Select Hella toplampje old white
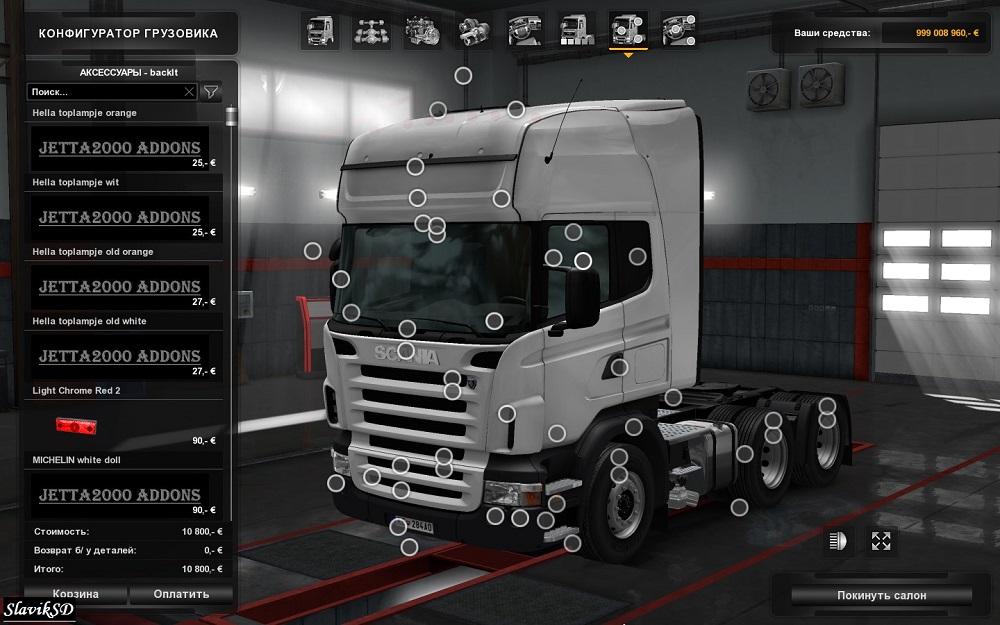The image size is (1000, 625). tap(119, 355)
